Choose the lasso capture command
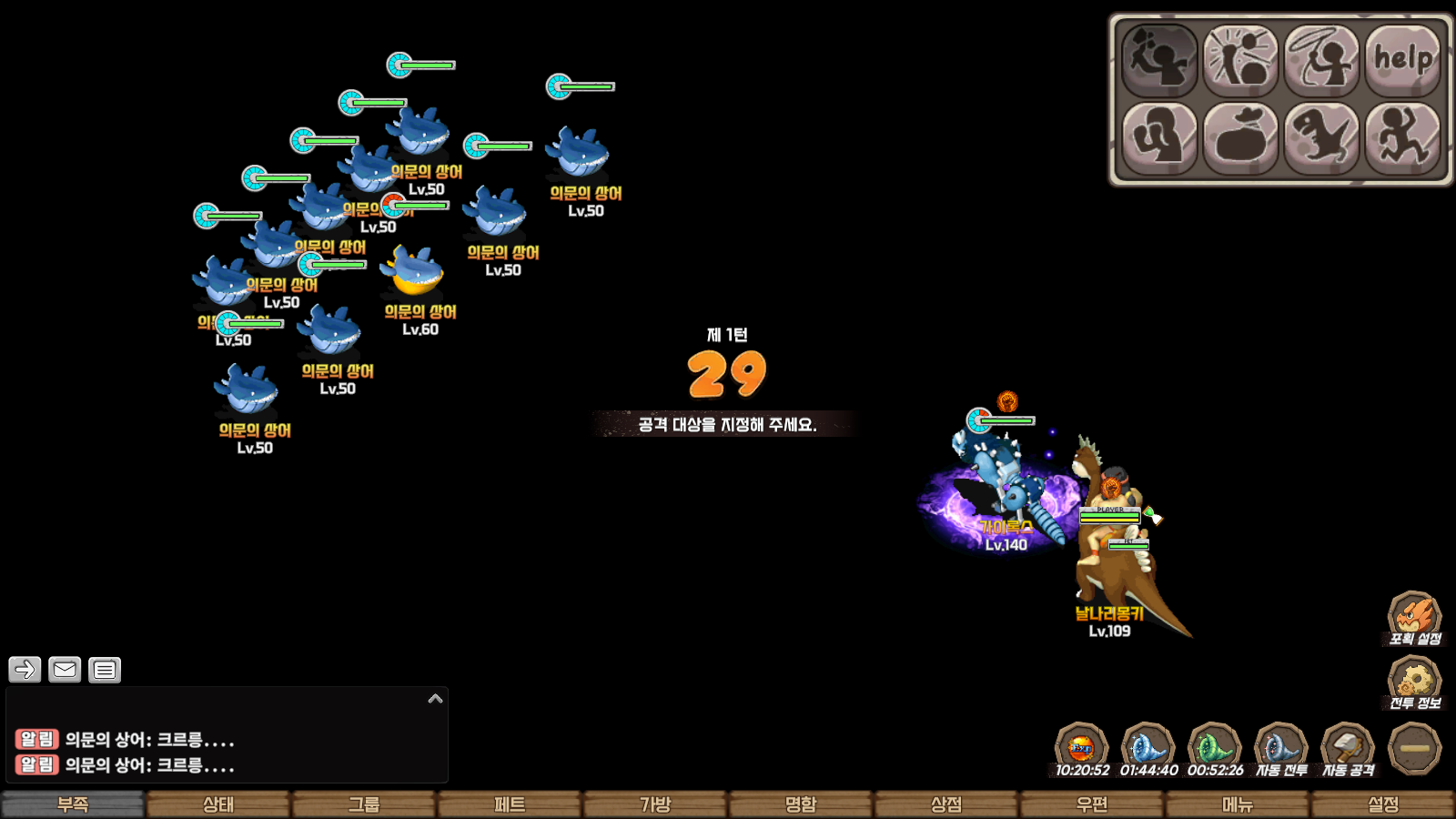This screenshot has width=1456, height=819. (x=1321, y=60)
